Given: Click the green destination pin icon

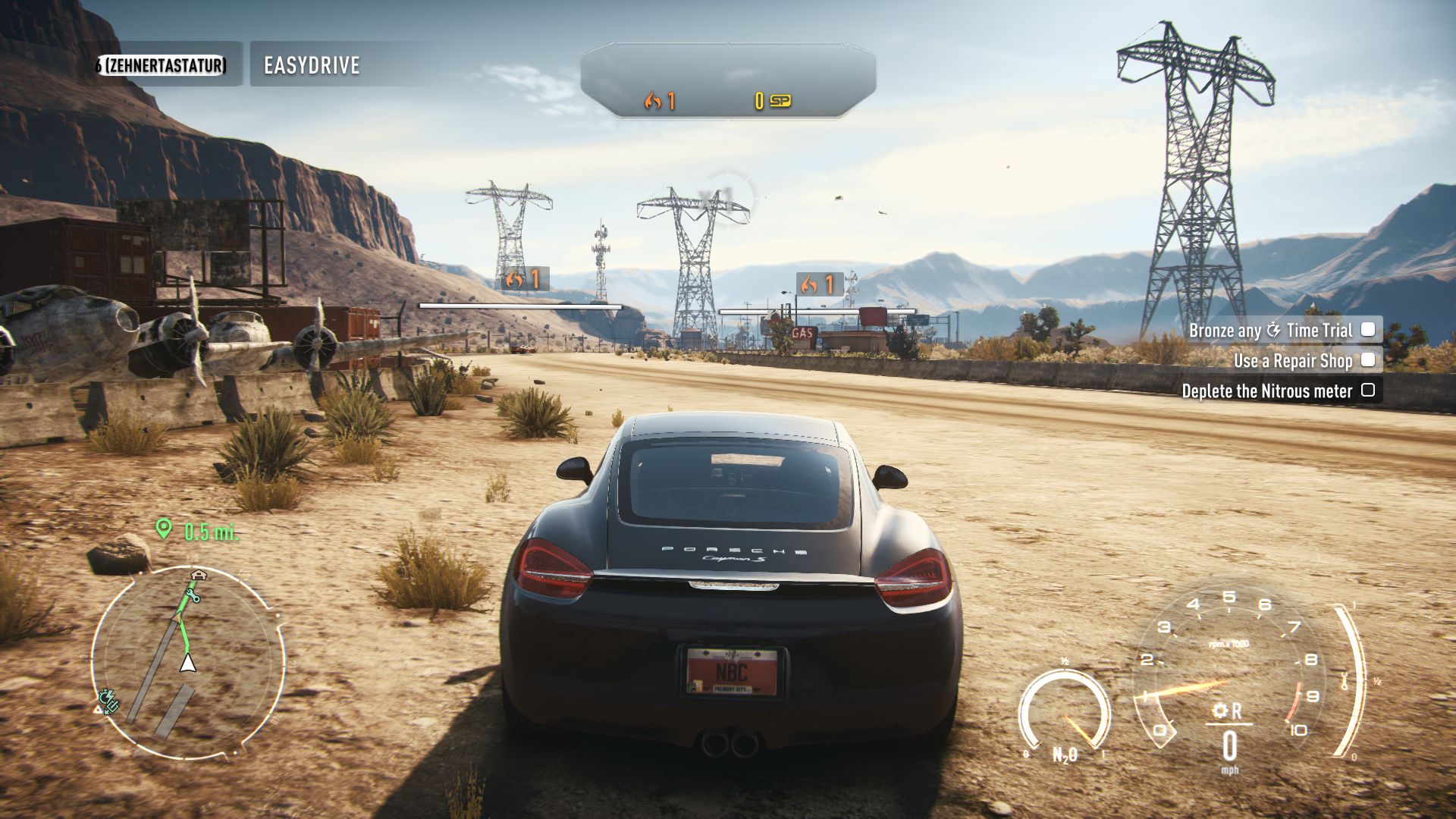Looking at the screenshot, I should pos(163,529).
